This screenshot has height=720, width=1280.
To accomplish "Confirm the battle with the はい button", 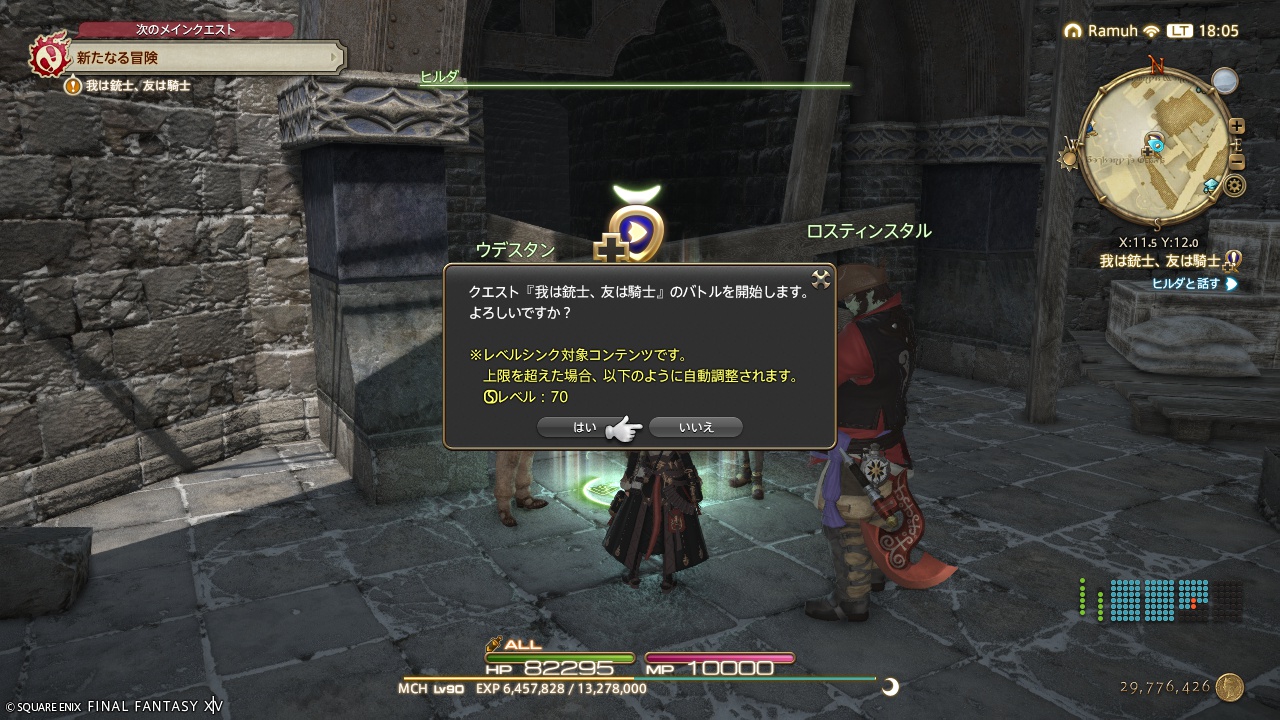I will (585, 427).
